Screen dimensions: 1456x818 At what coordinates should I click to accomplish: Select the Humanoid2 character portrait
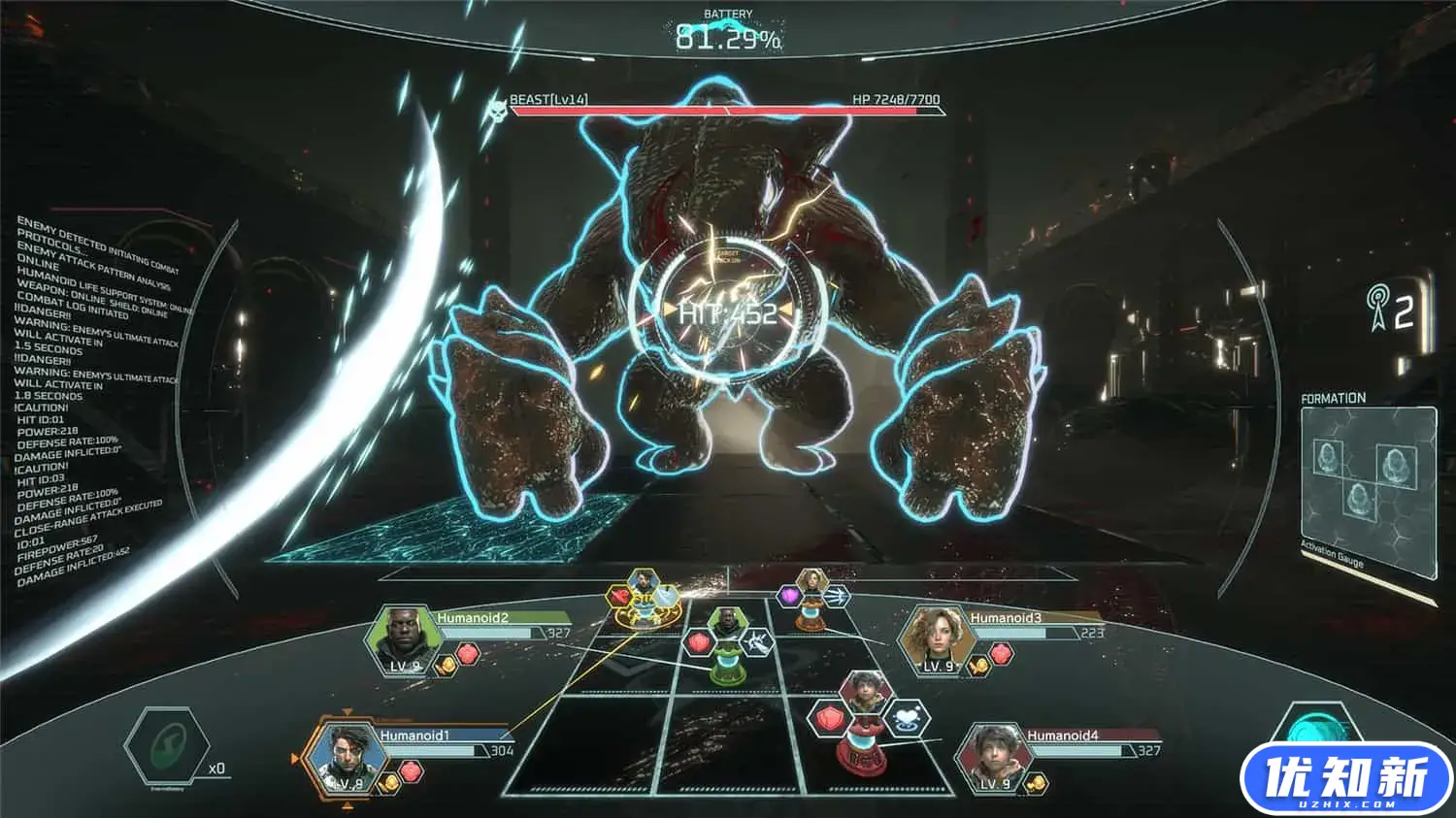400,638
